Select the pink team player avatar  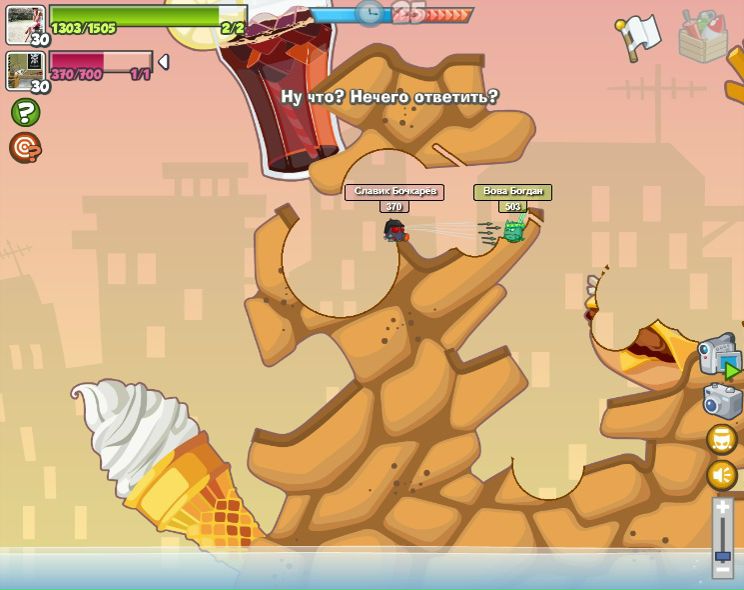25,70
